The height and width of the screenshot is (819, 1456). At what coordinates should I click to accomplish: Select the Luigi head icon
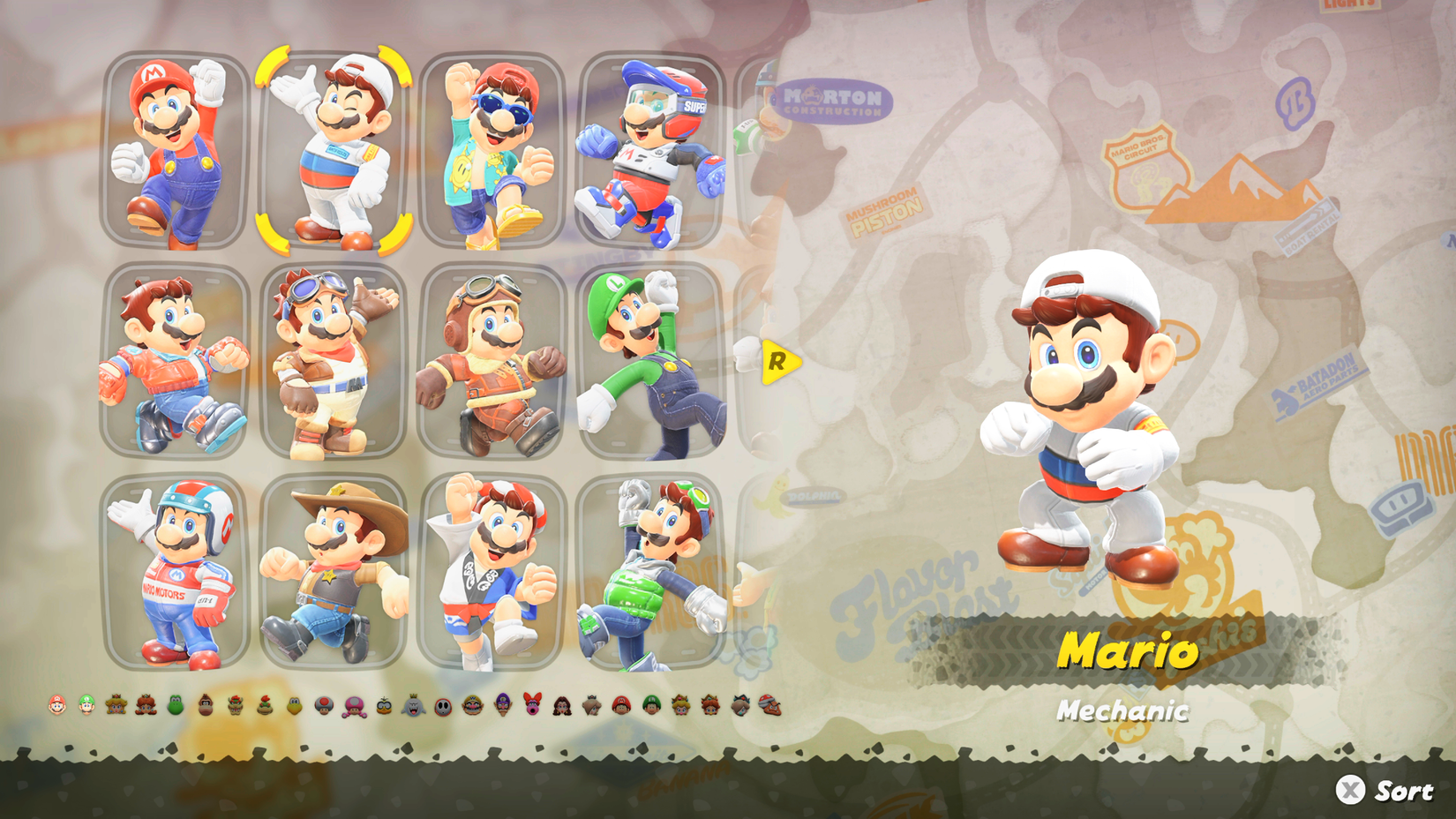86,706
